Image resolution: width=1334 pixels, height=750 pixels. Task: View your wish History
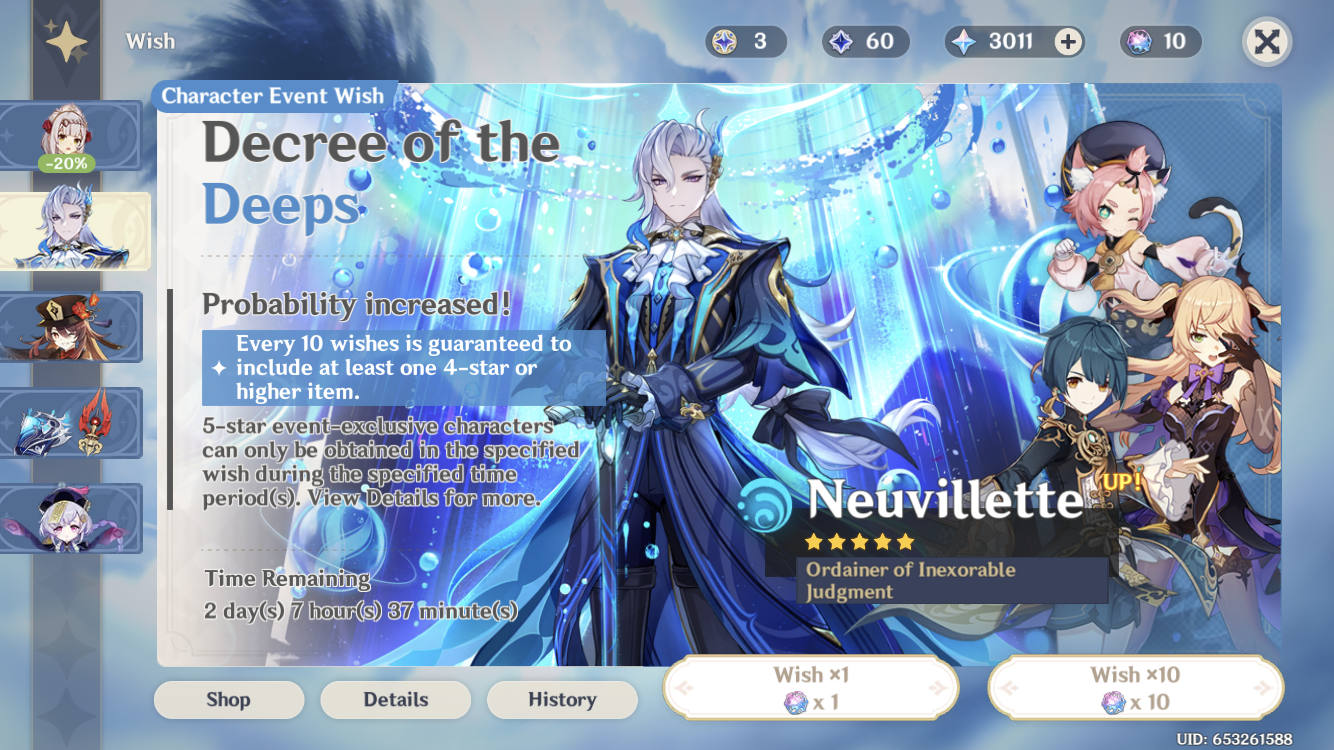coord(562,700)
